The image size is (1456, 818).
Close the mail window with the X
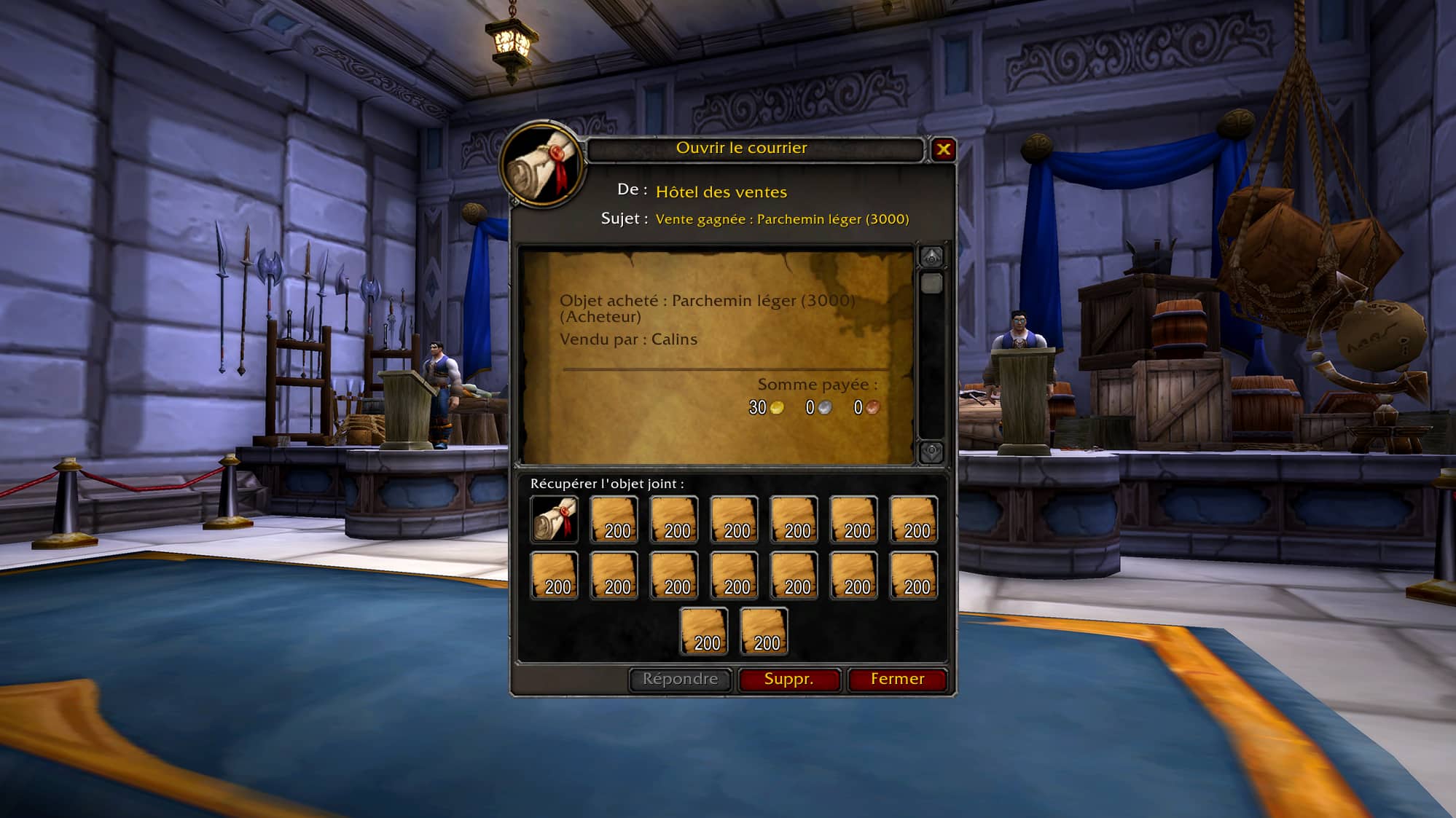point(943,149)
